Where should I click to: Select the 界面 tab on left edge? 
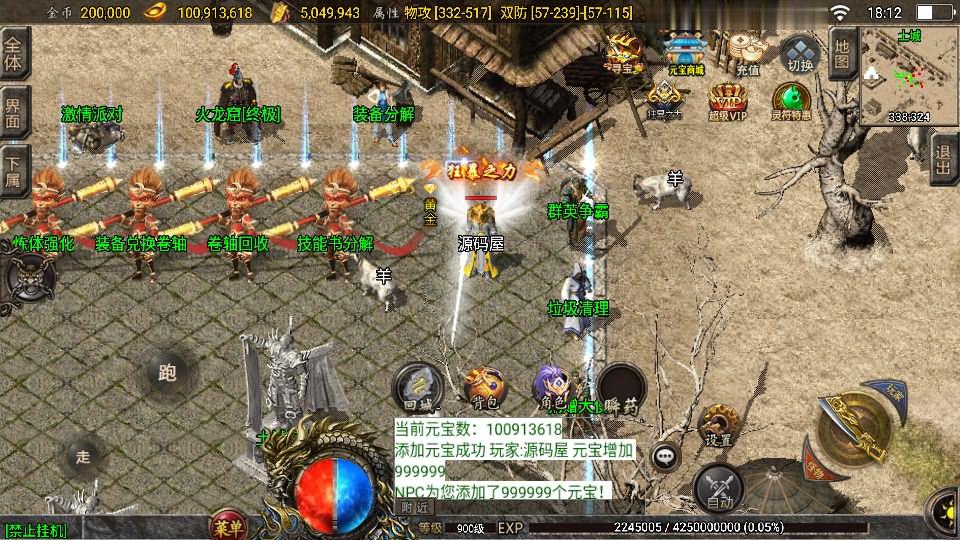coord(14,112)
